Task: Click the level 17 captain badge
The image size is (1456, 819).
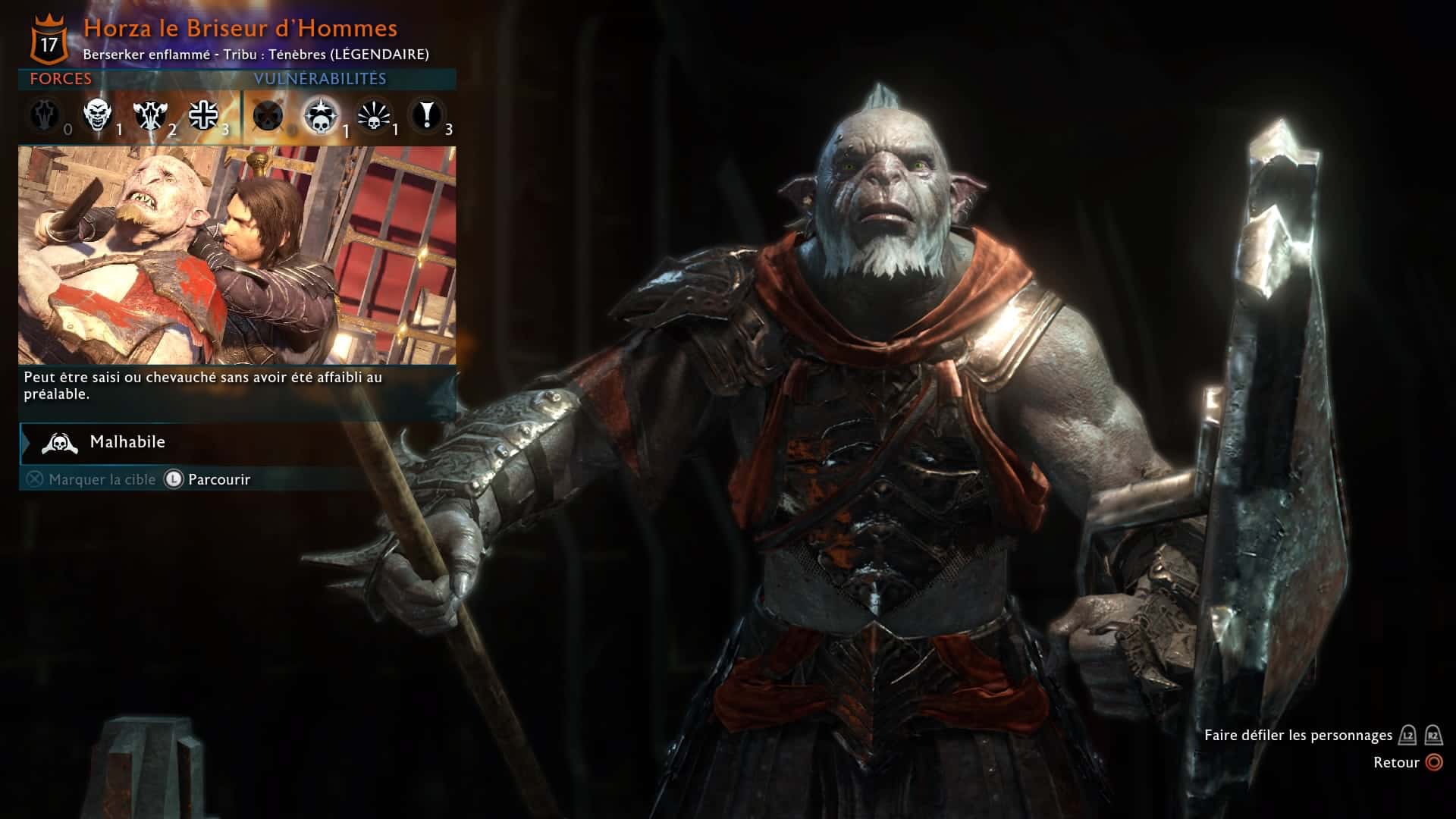Action: [x=49, y=42]
